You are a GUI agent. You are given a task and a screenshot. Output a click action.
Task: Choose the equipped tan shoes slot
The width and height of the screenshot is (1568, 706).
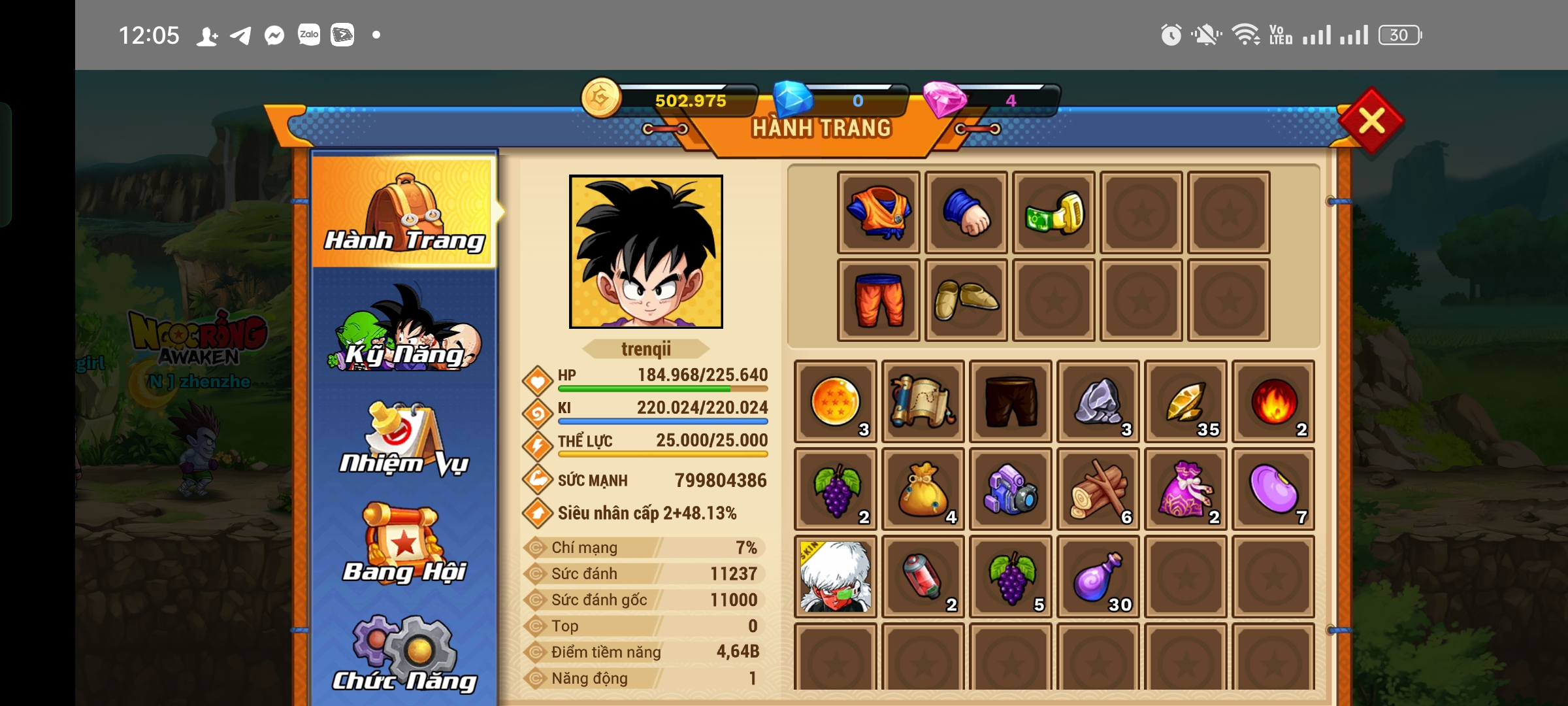[x=966, y=300]
